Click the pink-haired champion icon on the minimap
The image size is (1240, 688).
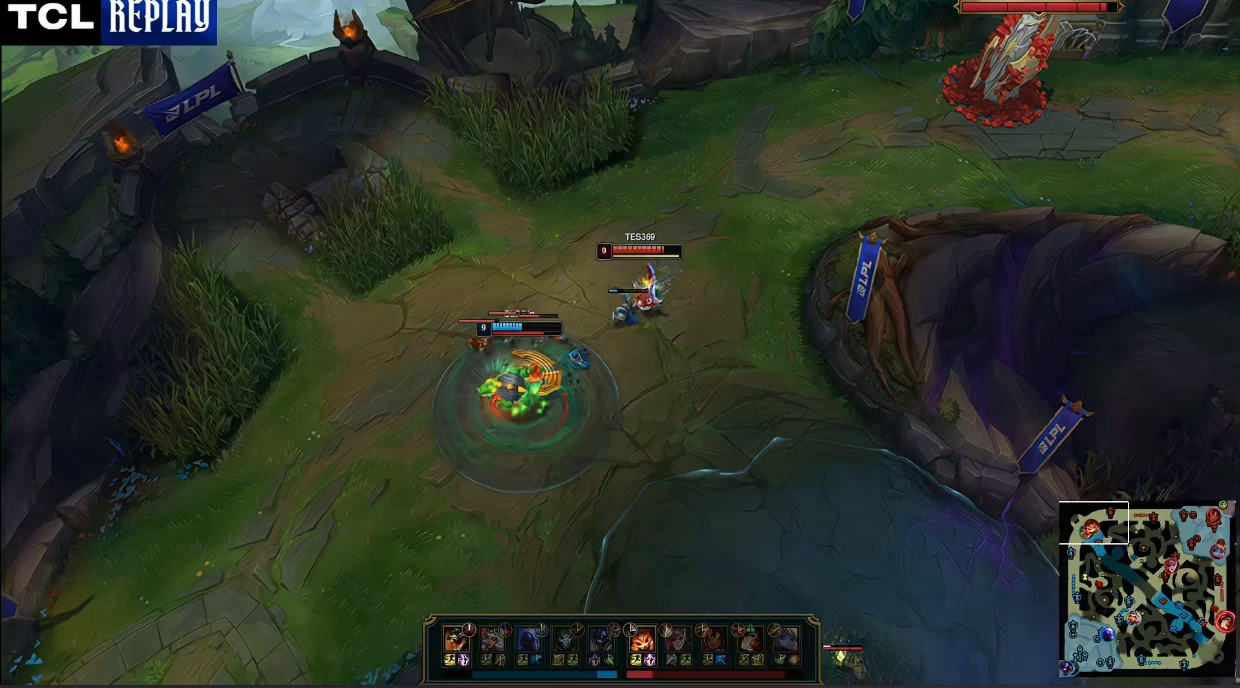pos(1171,566)
